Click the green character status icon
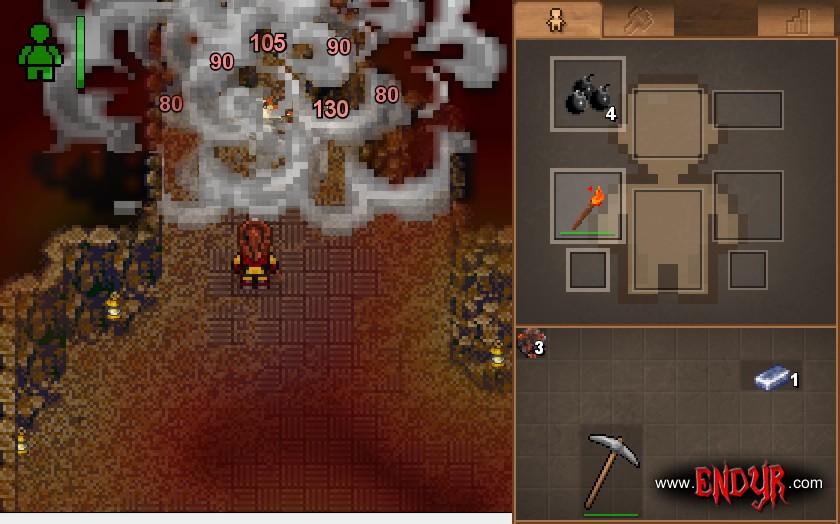840x524 pixels. click(40, 52)
